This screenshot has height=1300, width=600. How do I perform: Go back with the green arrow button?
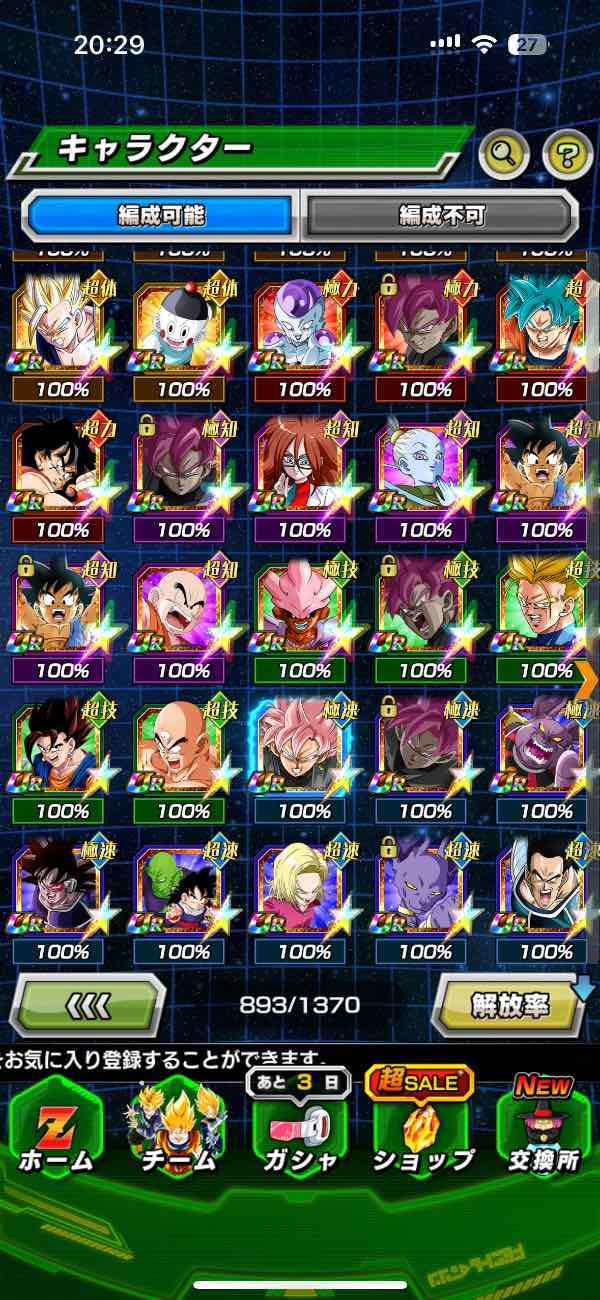(x=88, y=1004)
